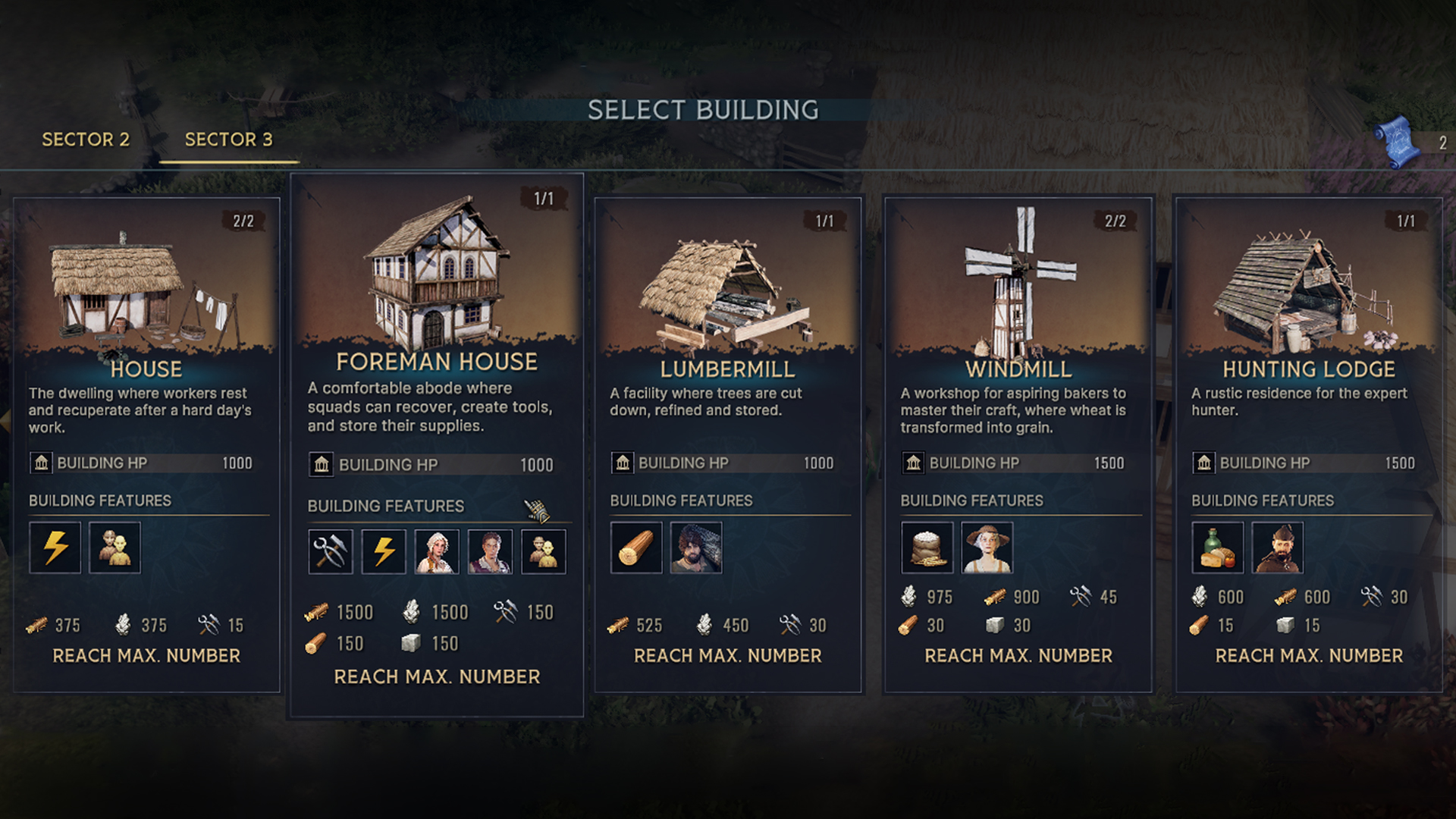Click the Foreman House dark-haired woman portrait
This screenshot has height=819, width=1456.
pos(490,551)
